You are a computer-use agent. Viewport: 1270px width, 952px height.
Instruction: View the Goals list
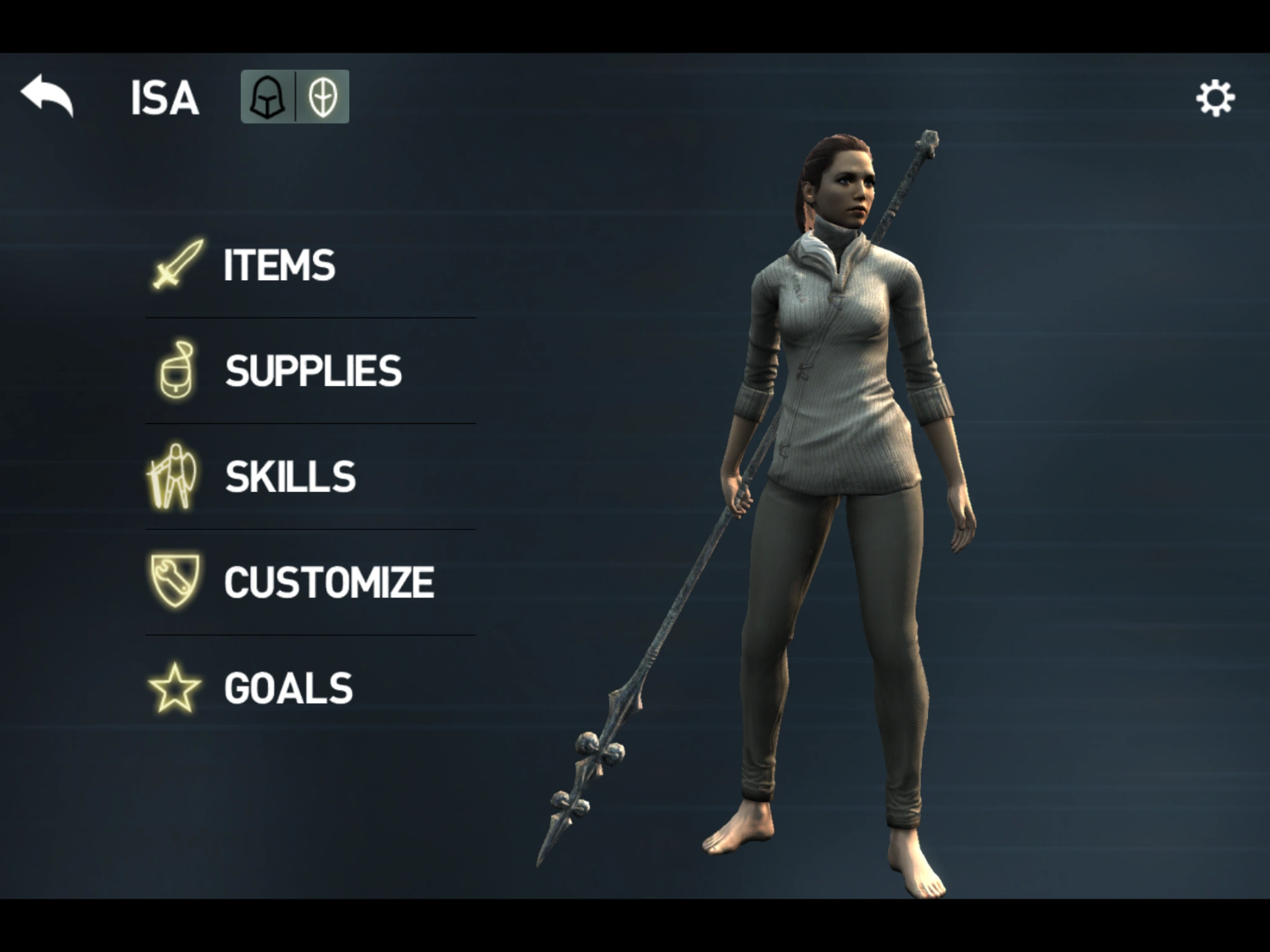click(288, 688)
